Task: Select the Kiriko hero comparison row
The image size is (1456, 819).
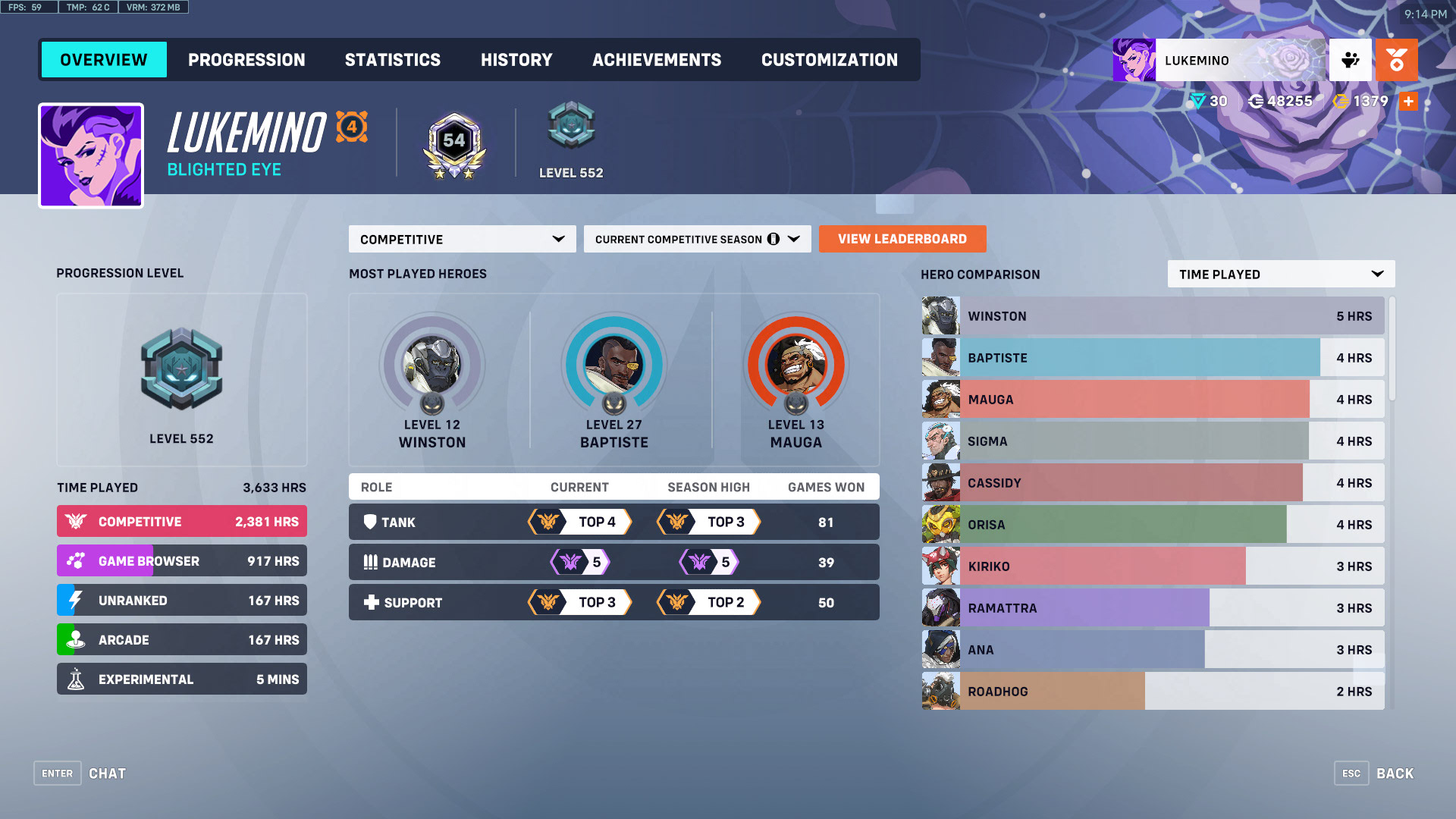Action: [1153, 566]
